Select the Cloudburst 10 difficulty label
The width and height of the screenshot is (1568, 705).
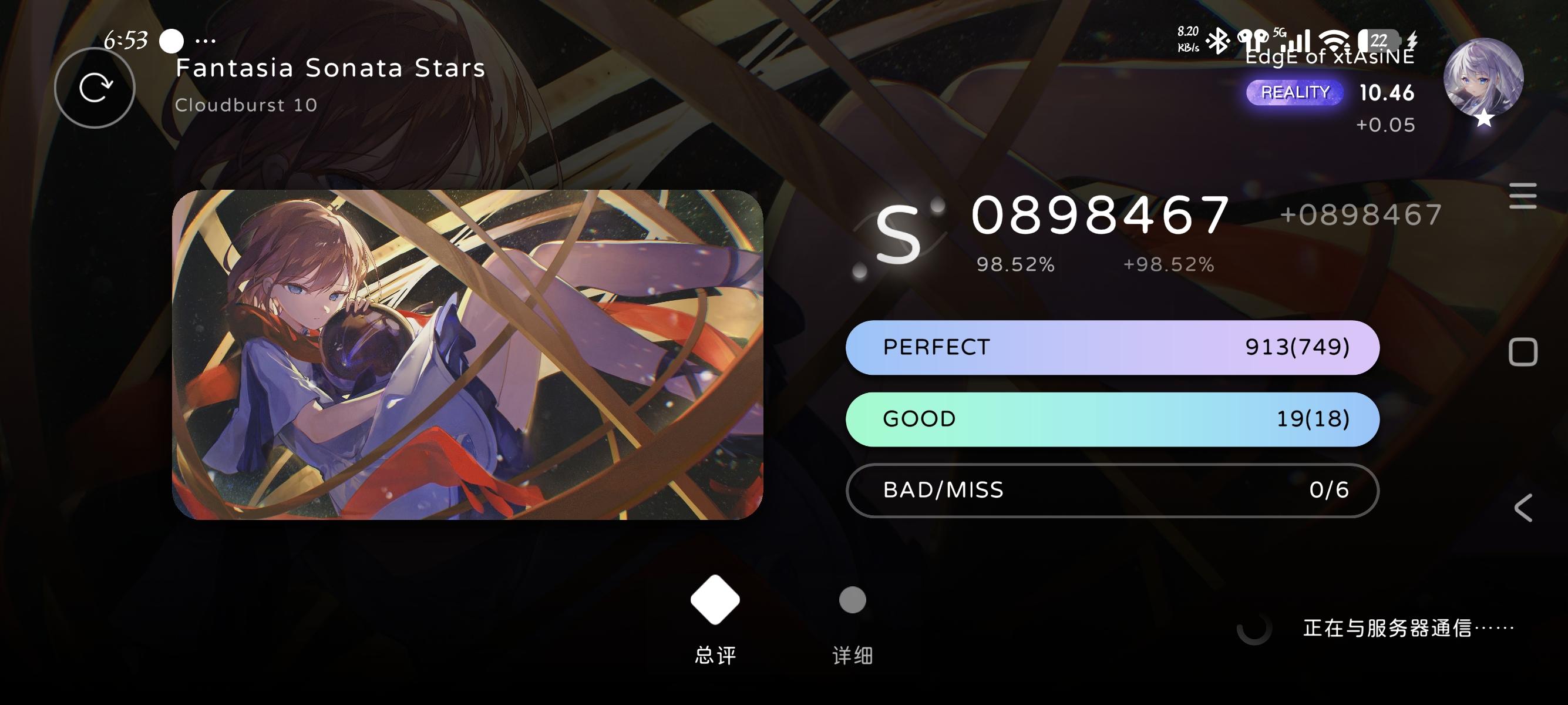pos(246,105)
